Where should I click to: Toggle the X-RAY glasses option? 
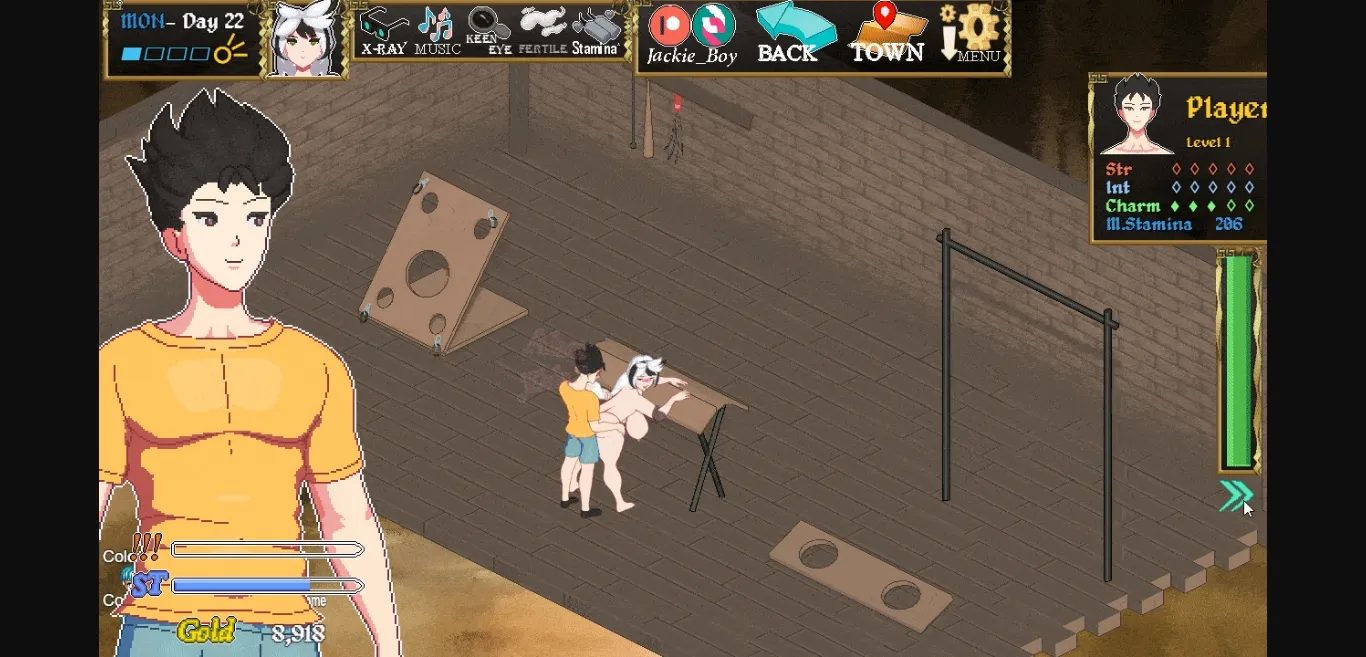coord(383,31)
